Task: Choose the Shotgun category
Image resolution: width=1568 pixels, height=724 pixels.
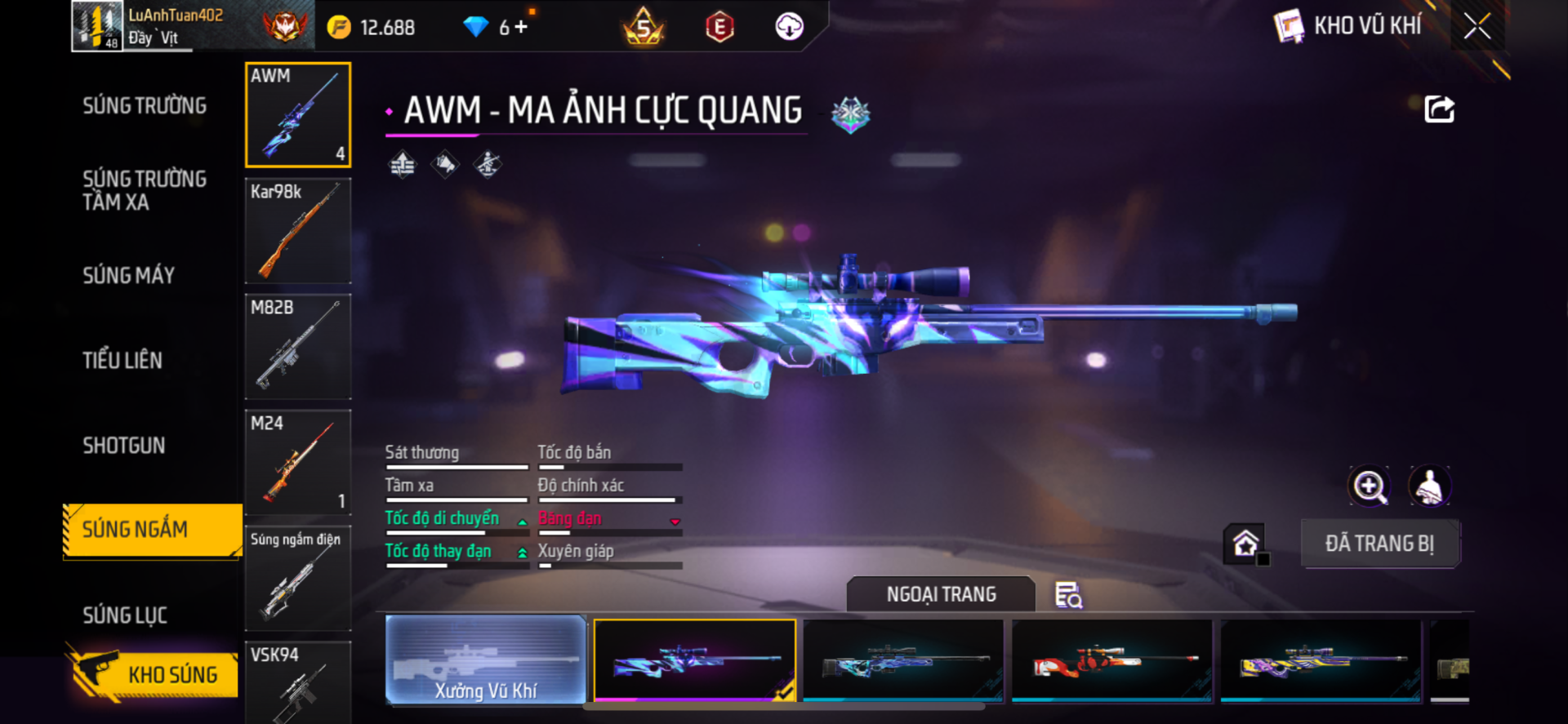Action: coord(124,446)
